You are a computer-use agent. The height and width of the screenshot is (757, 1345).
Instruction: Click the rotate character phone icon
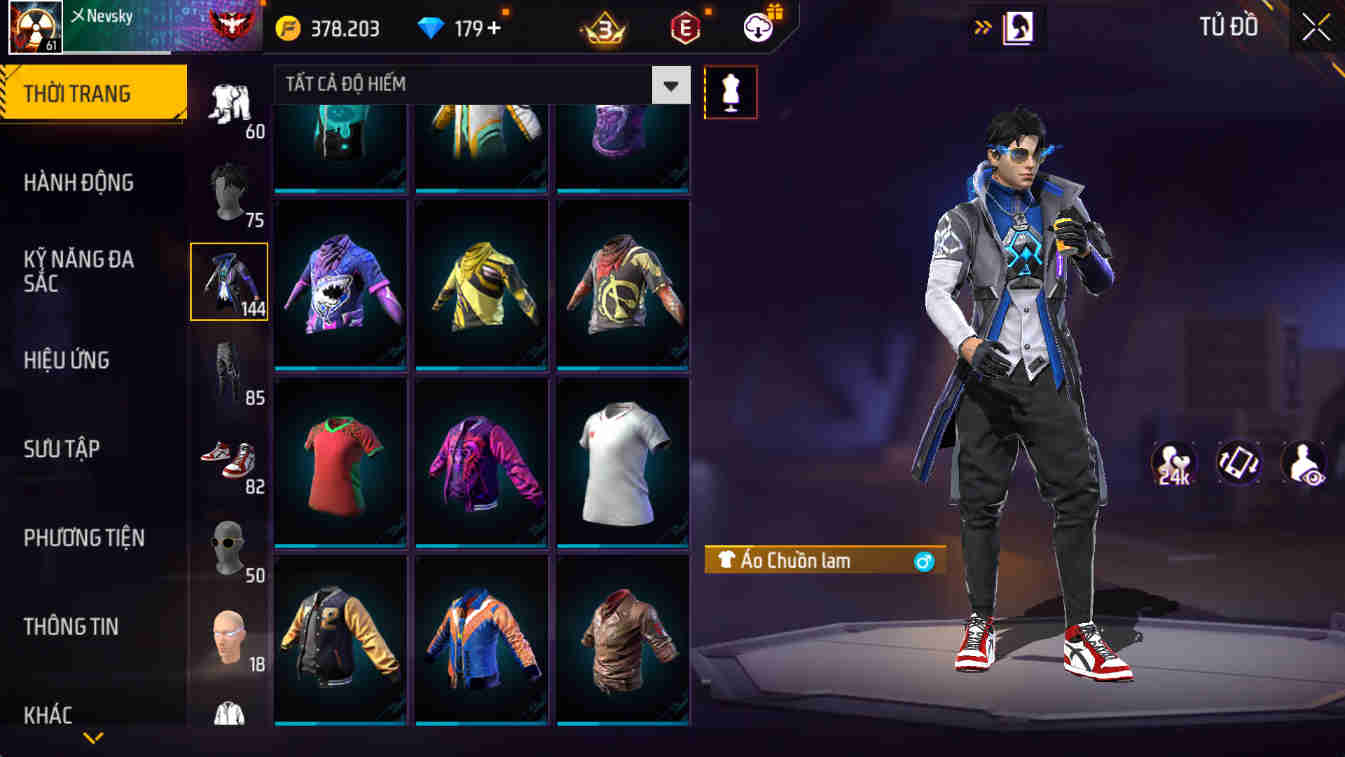pos(1237,463)
